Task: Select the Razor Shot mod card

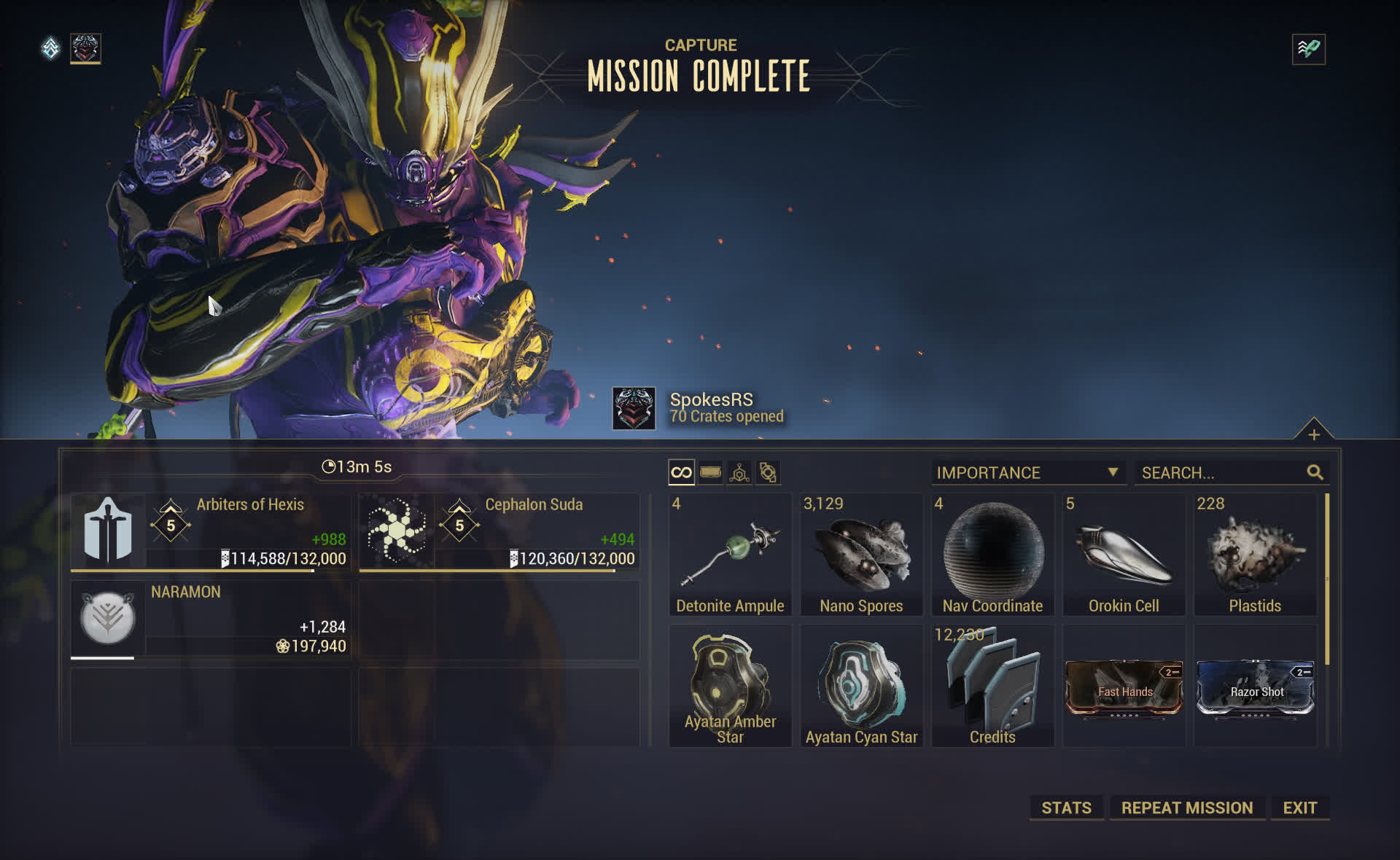Action: (1255, 689)
